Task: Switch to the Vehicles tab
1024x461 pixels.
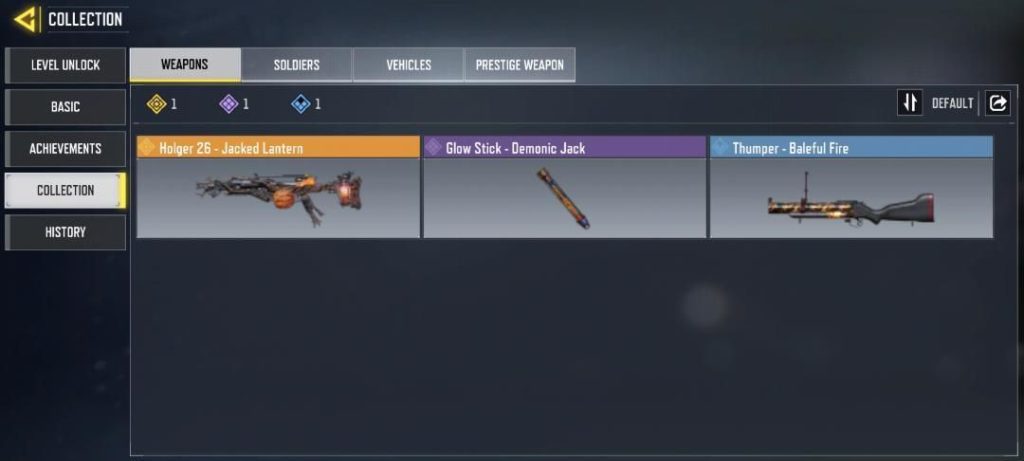Action: pos(408,65)
